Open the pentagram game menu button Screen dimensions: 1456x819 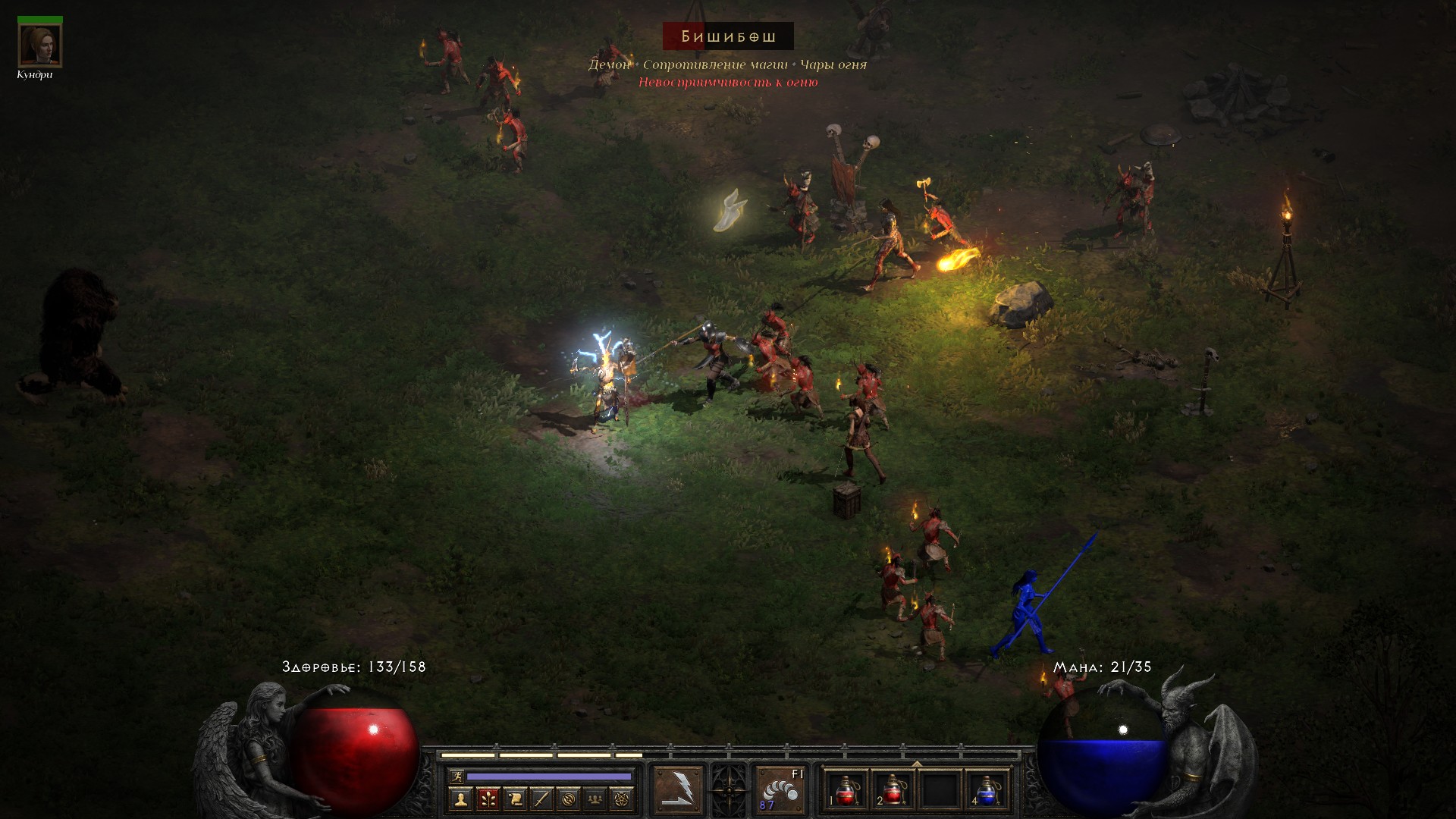622,799
